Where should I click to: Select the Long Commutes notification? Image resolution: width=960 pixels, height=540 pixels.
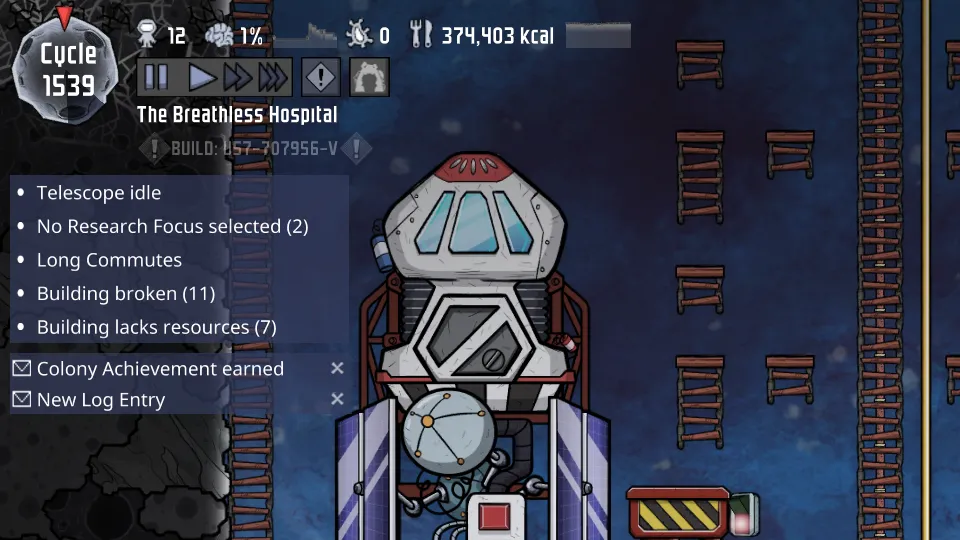pos(109,260)
